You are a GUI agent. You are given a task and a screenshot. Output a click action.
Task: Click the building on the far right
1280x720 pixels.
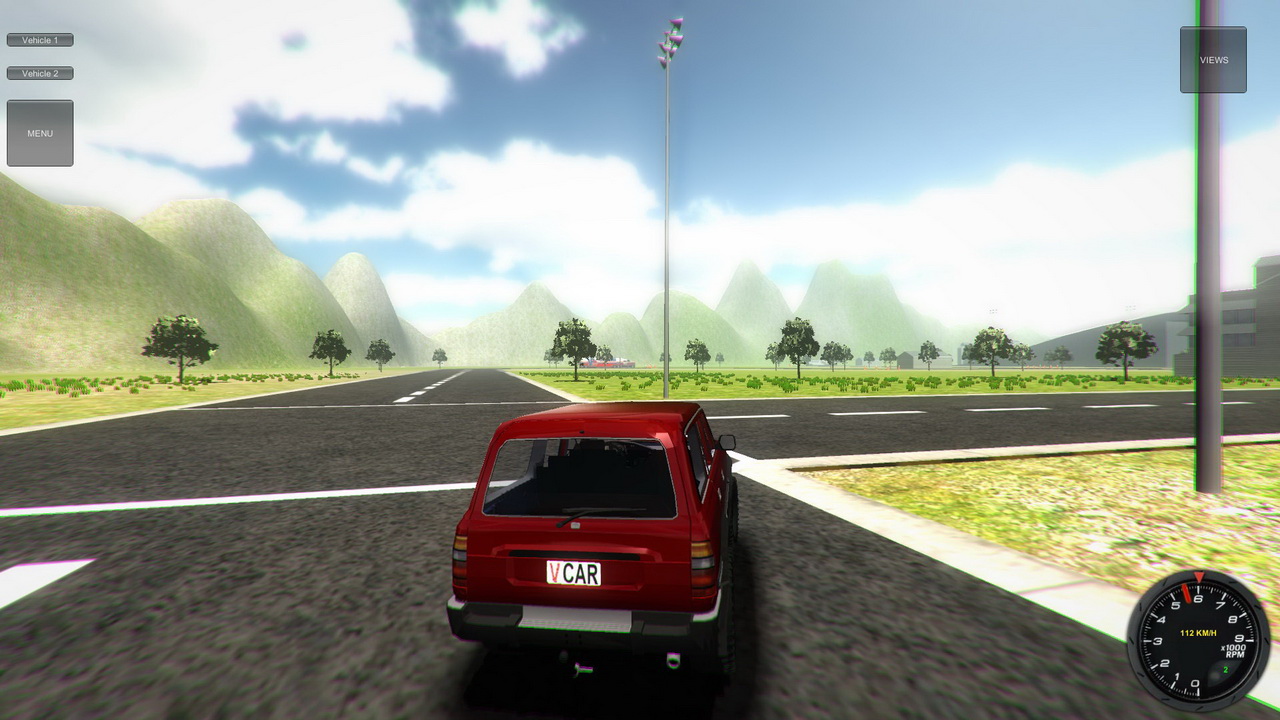1240,330
